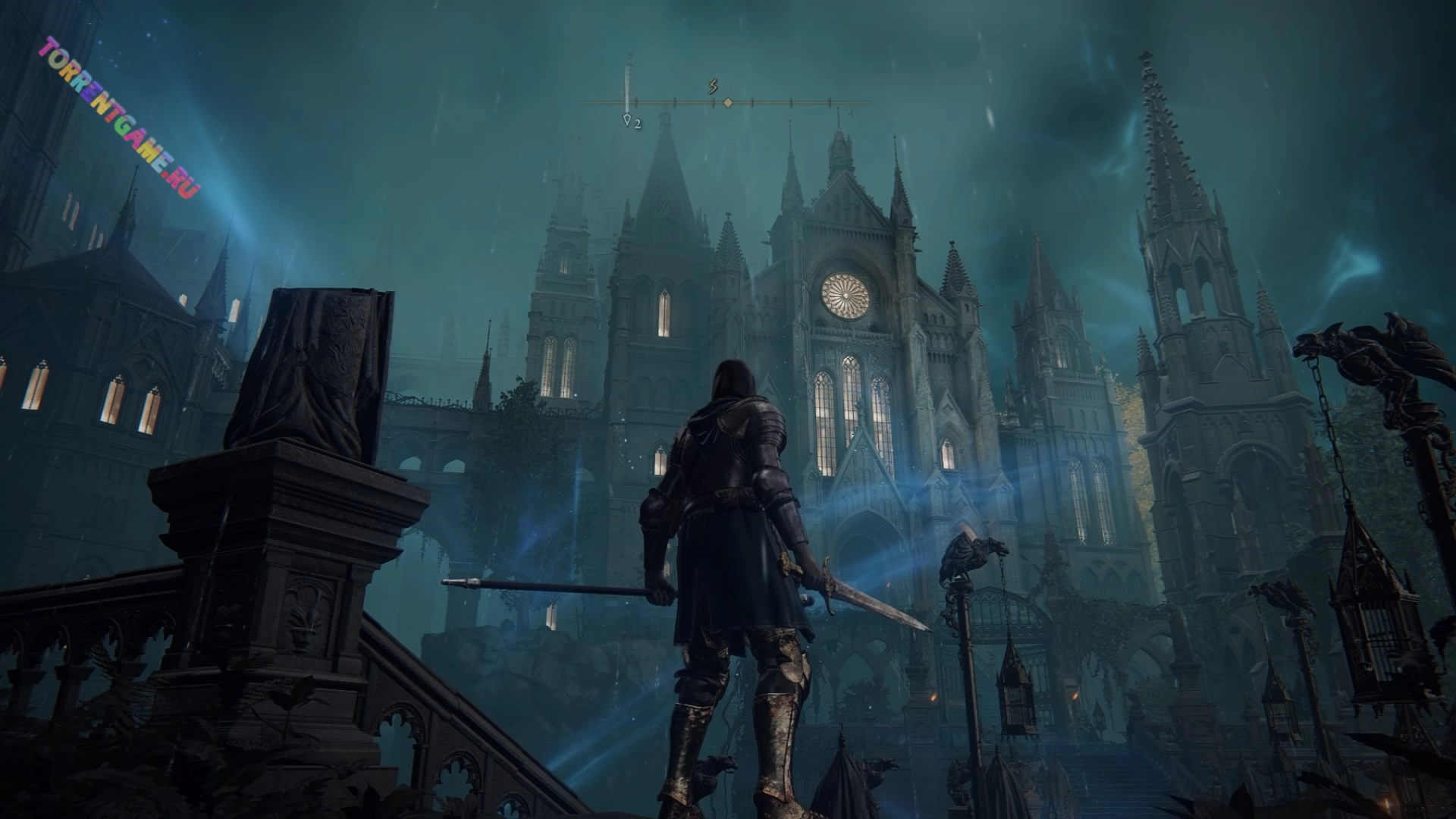Click the diamond marker on the compass bar
Image resolution: width=1456 pixels, height=819 pixels.
point(727,102)
